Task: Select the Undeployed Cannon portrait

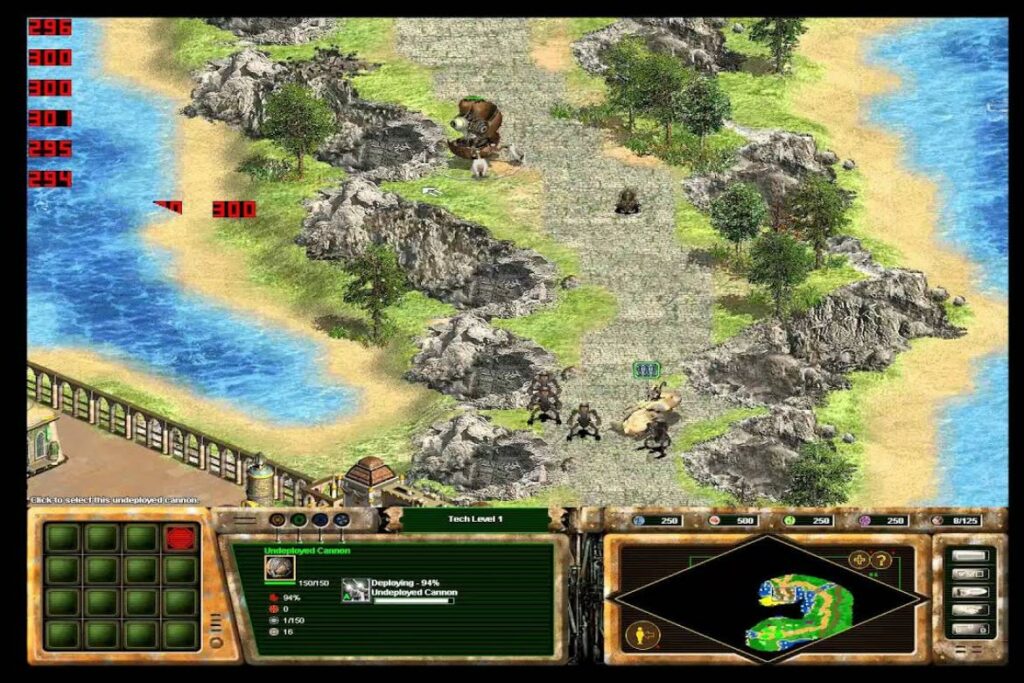Action: click(279, 569)
